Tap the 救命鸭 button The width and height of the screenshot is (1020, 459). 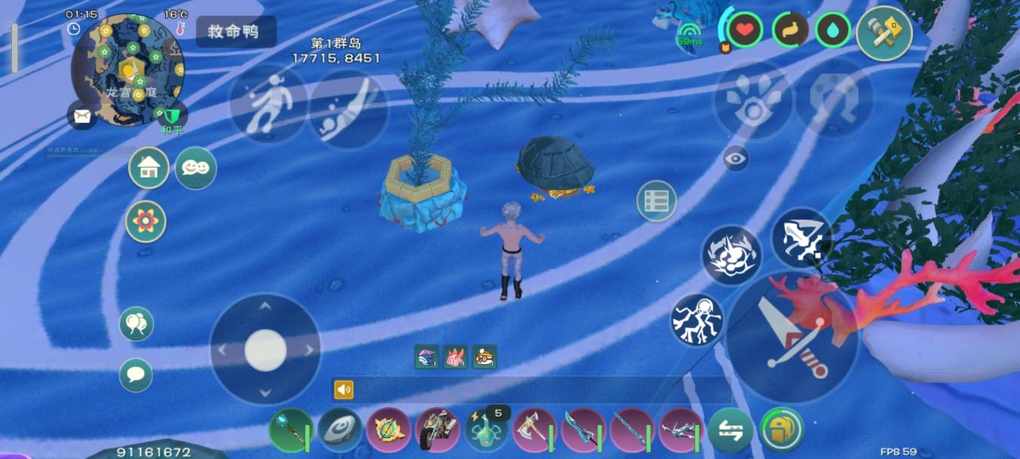234,32
